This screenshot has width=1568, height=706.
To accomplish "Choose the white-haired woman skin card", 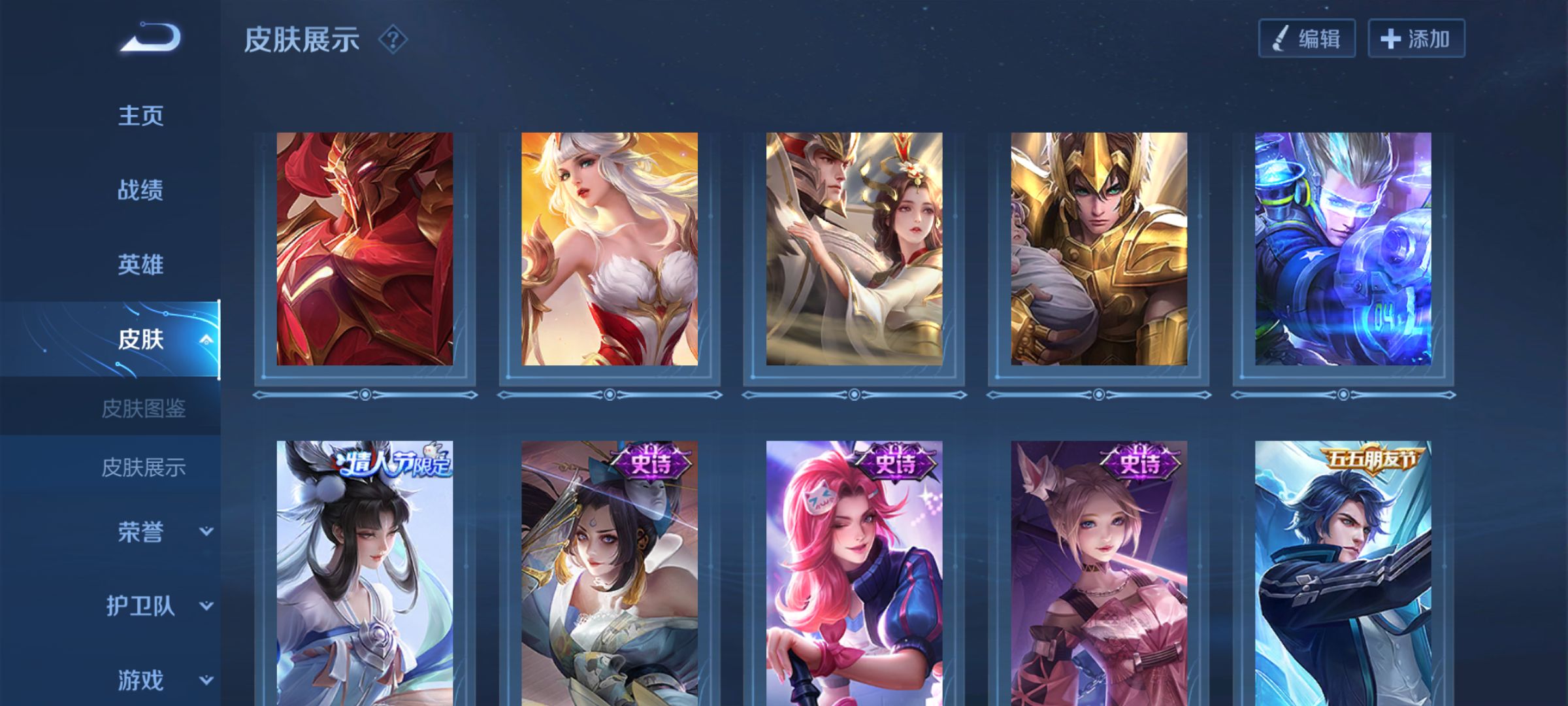I will pyautogui.click(x=609, y=249).
